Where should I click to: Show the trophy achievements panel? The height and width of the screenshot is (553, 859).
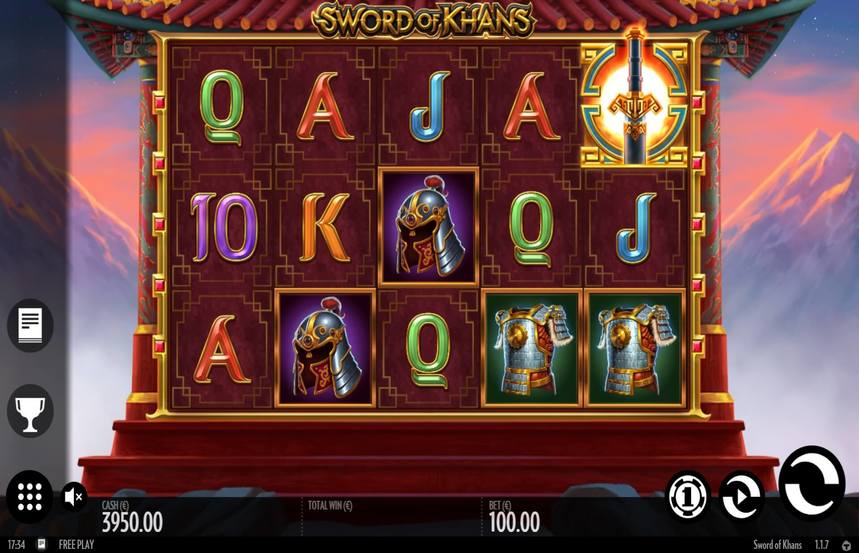[30, 411]
